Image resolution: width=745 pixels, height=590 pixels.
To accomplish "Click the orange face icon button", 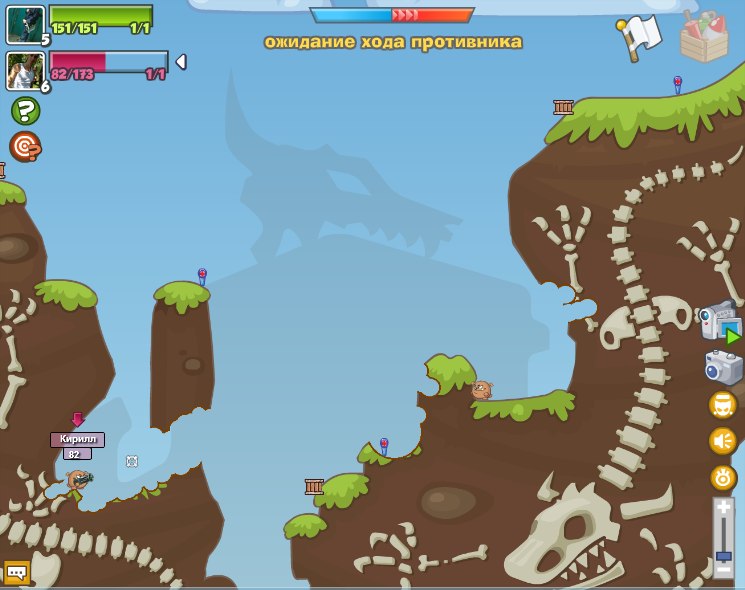I will [x=722, y=405].
